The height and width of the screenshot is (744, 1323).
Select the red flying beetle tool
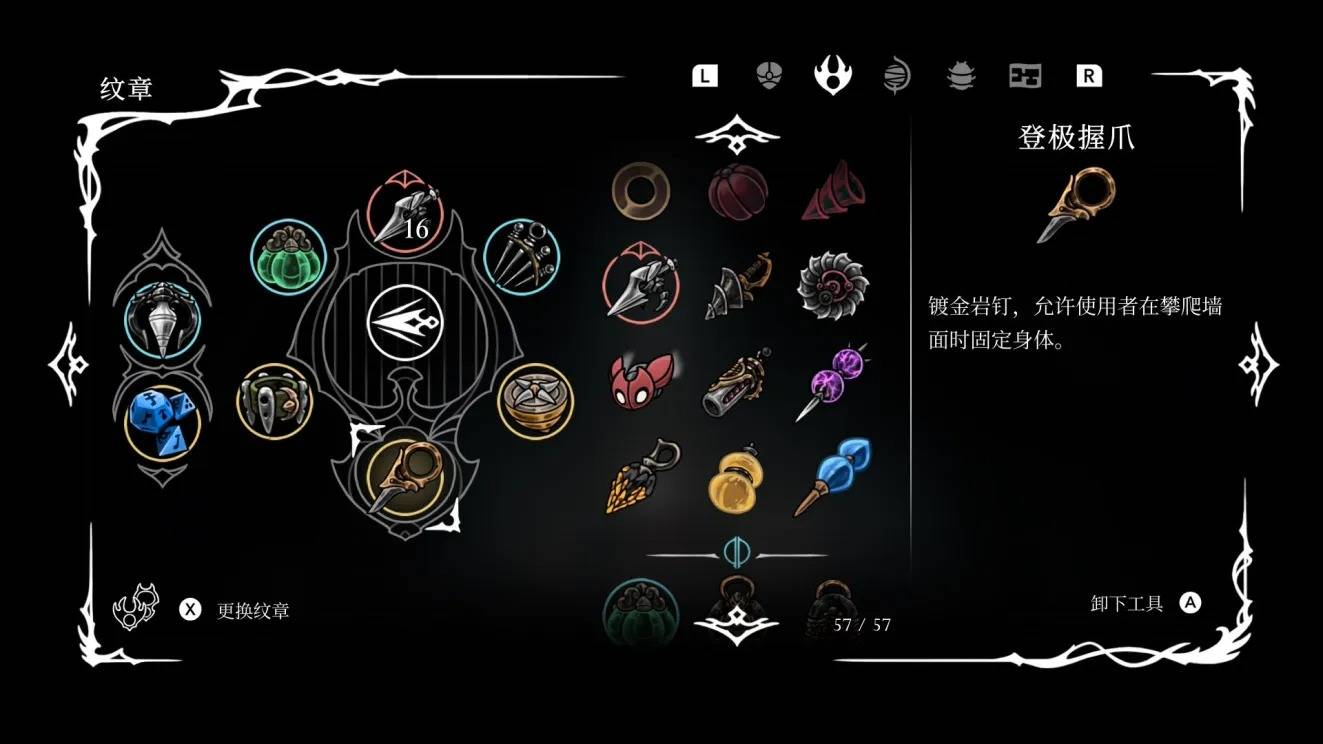pos(640,382)
